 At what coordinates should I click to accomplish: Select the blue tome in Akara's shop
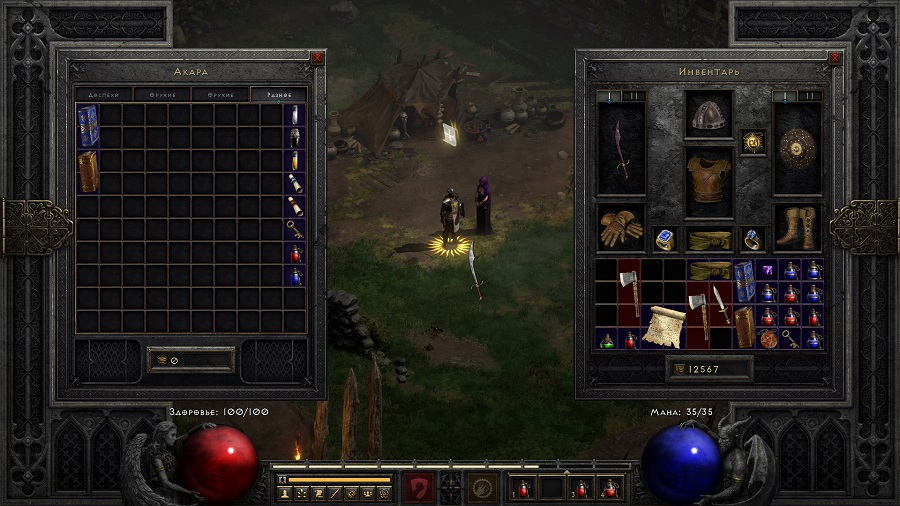point(87,126)
